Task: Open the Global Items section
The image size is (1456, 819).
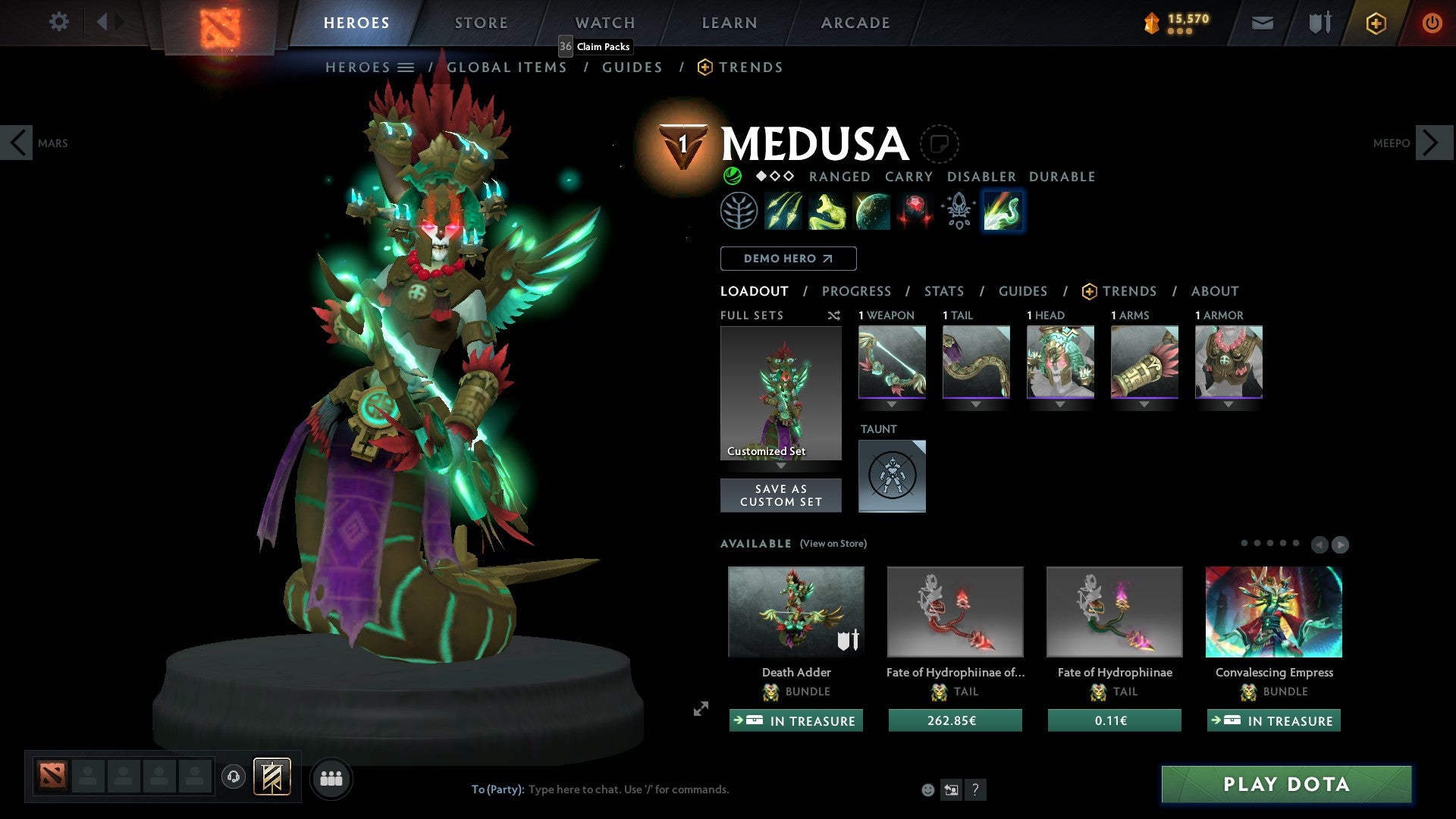Action: (x=506, y=67)
